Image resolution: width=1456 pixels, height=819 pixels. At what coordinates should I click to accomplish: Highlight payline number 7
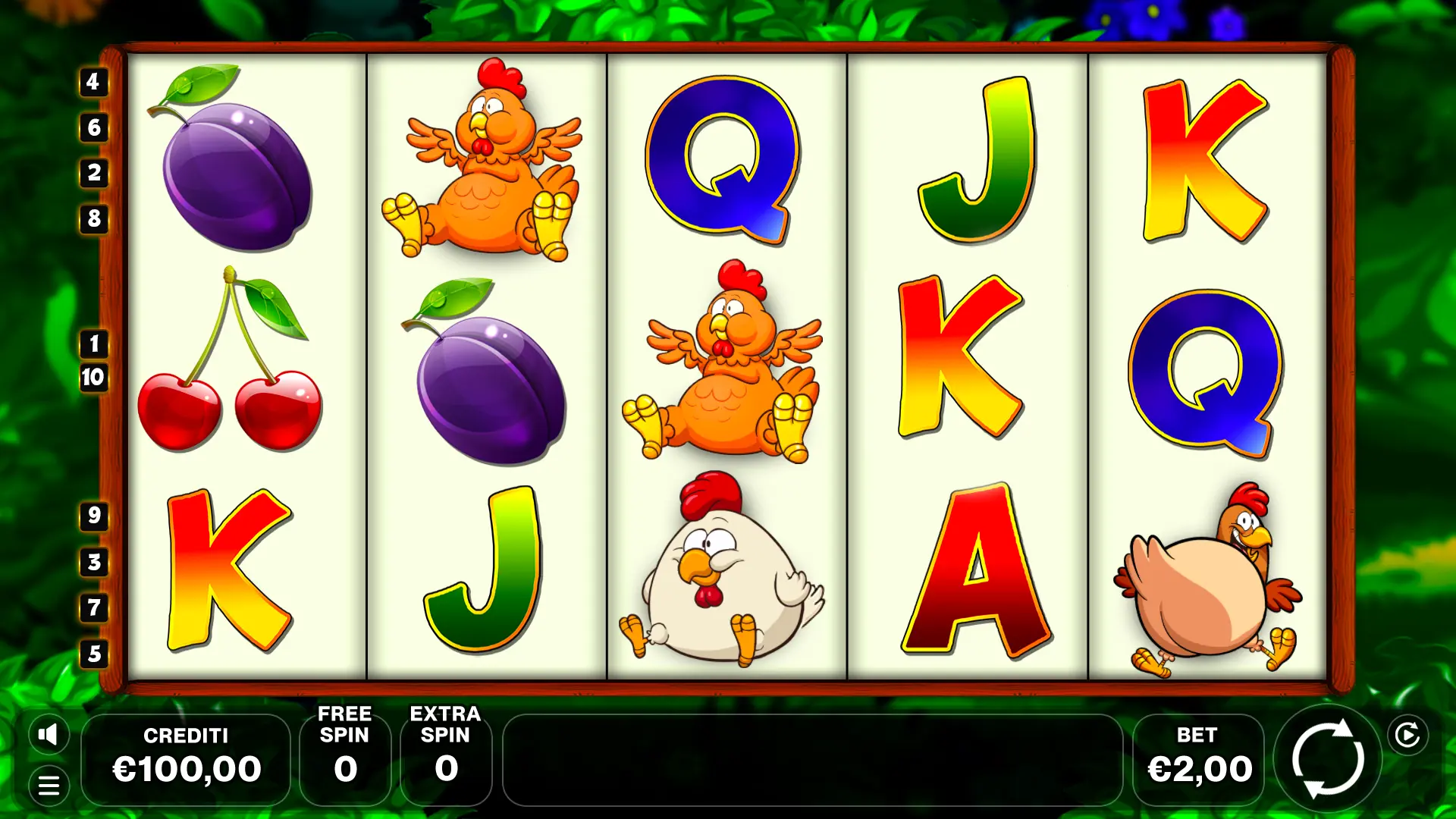(x=93, y=607)
